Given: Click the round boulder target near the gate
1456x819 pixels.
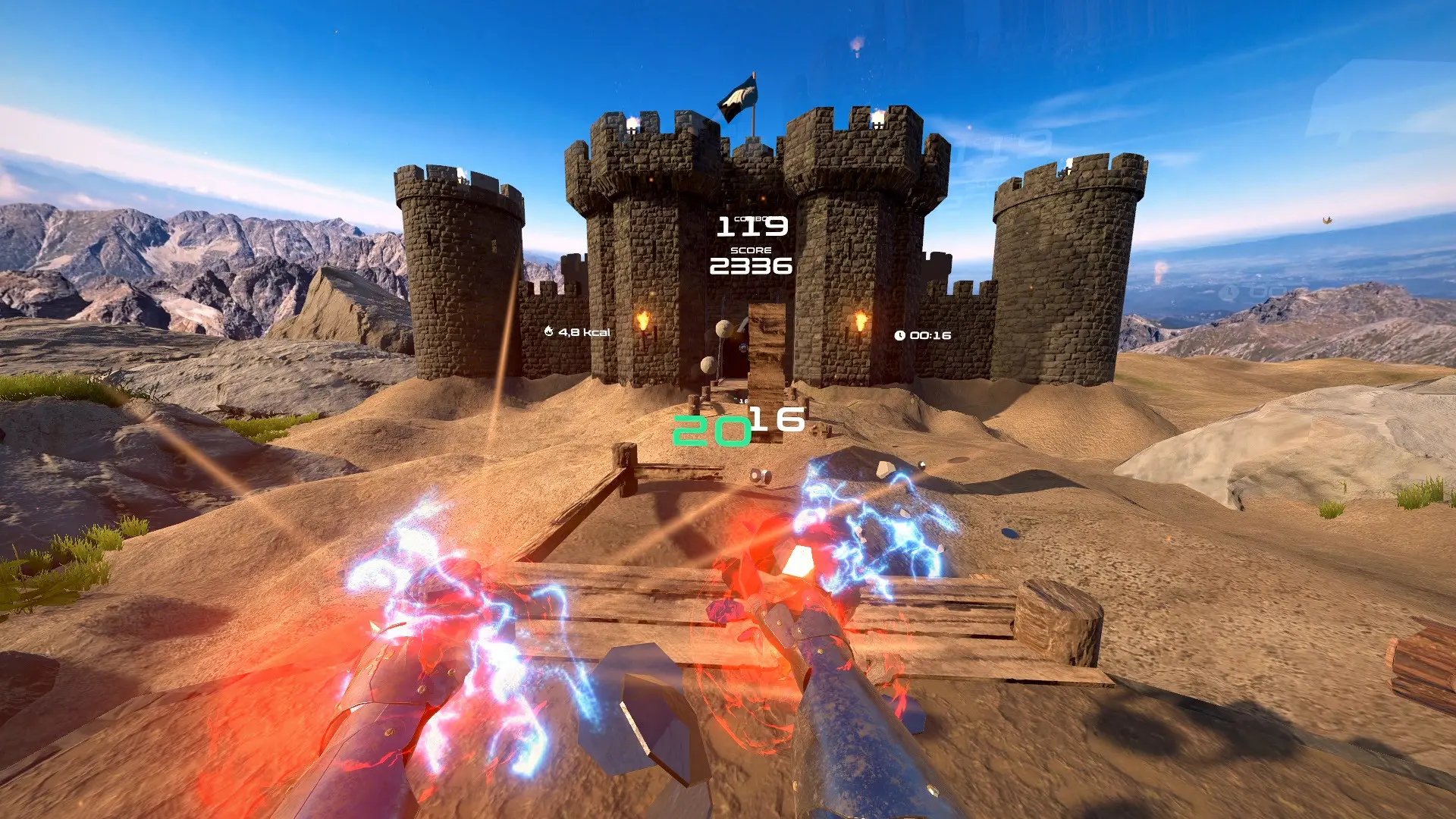Looking at the screenshot, I should (723, 328).
